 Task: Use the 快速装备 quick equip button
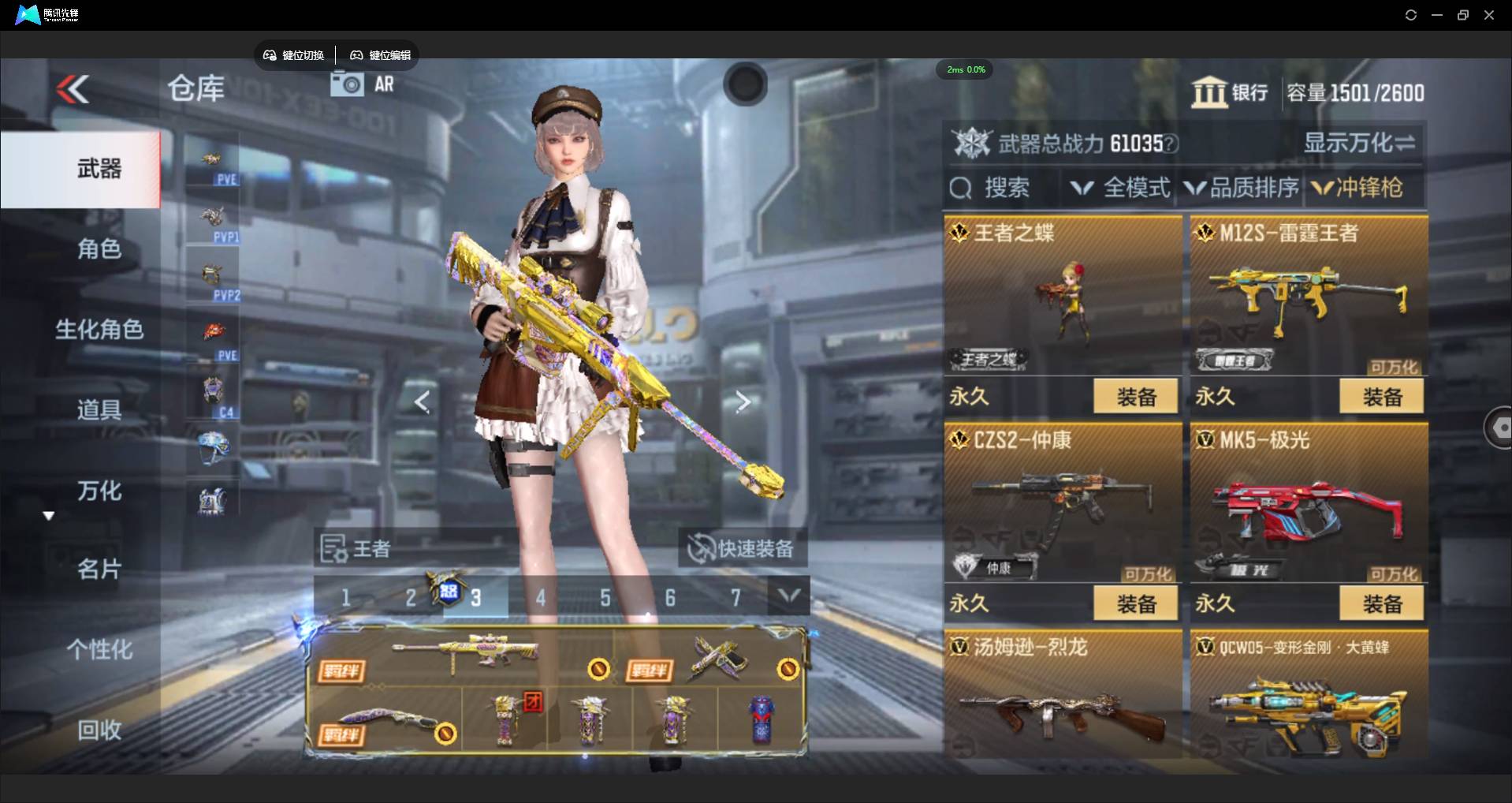(x=742, y=548)
